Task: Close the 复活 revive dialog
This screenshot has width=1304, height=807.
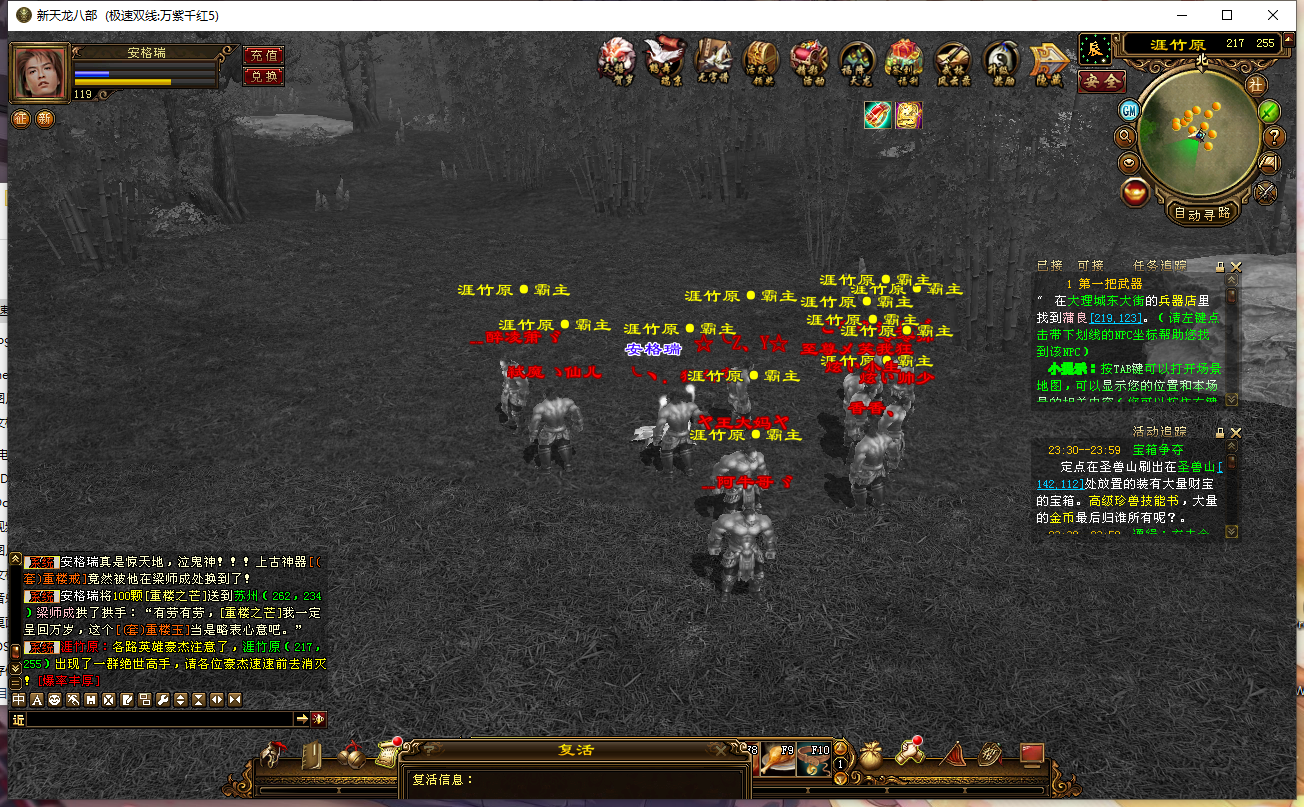Action: tap(719, 750)
